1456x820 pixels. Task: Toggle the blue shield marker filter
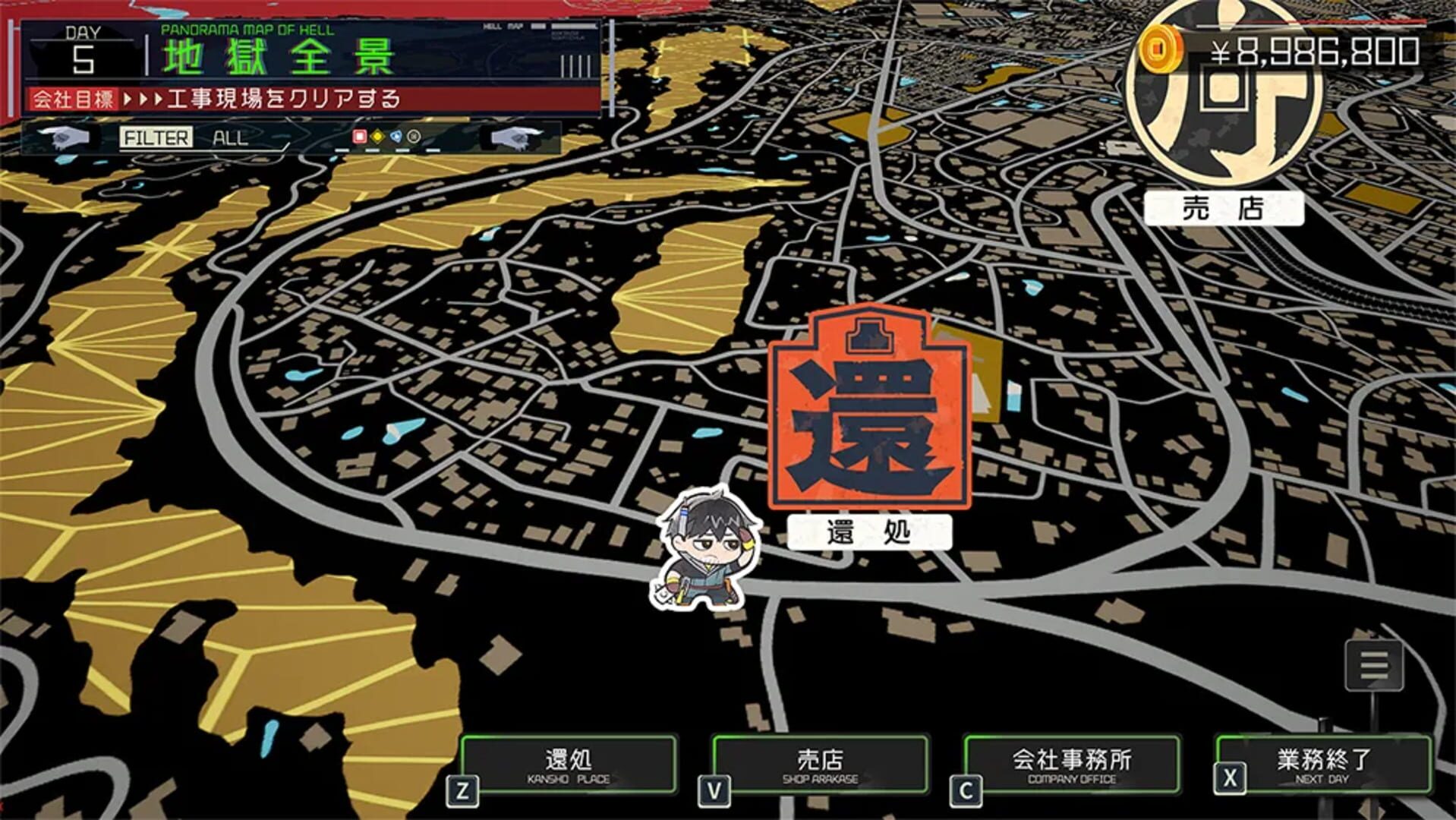click(396, 135)
